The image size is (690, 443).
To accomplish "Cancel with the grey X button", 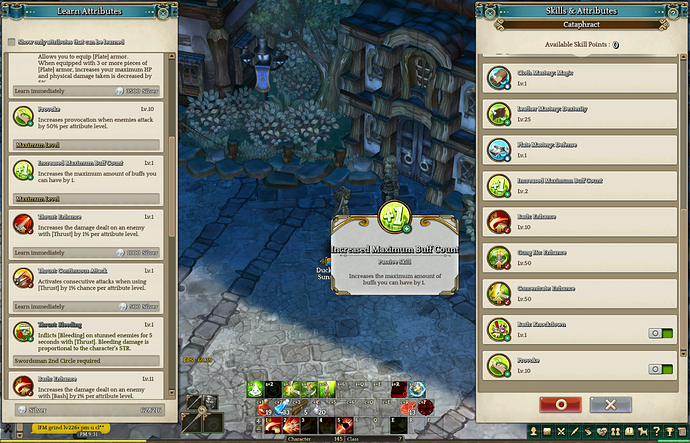I will pyautogui.click(x=610, y=404).
